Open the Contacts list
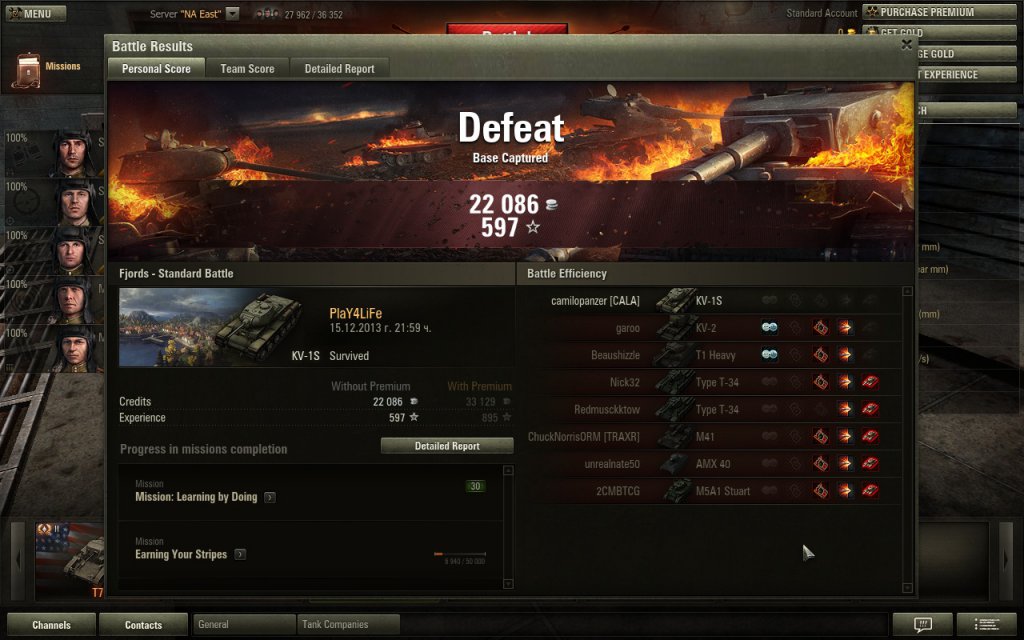 tap(143, 625)
